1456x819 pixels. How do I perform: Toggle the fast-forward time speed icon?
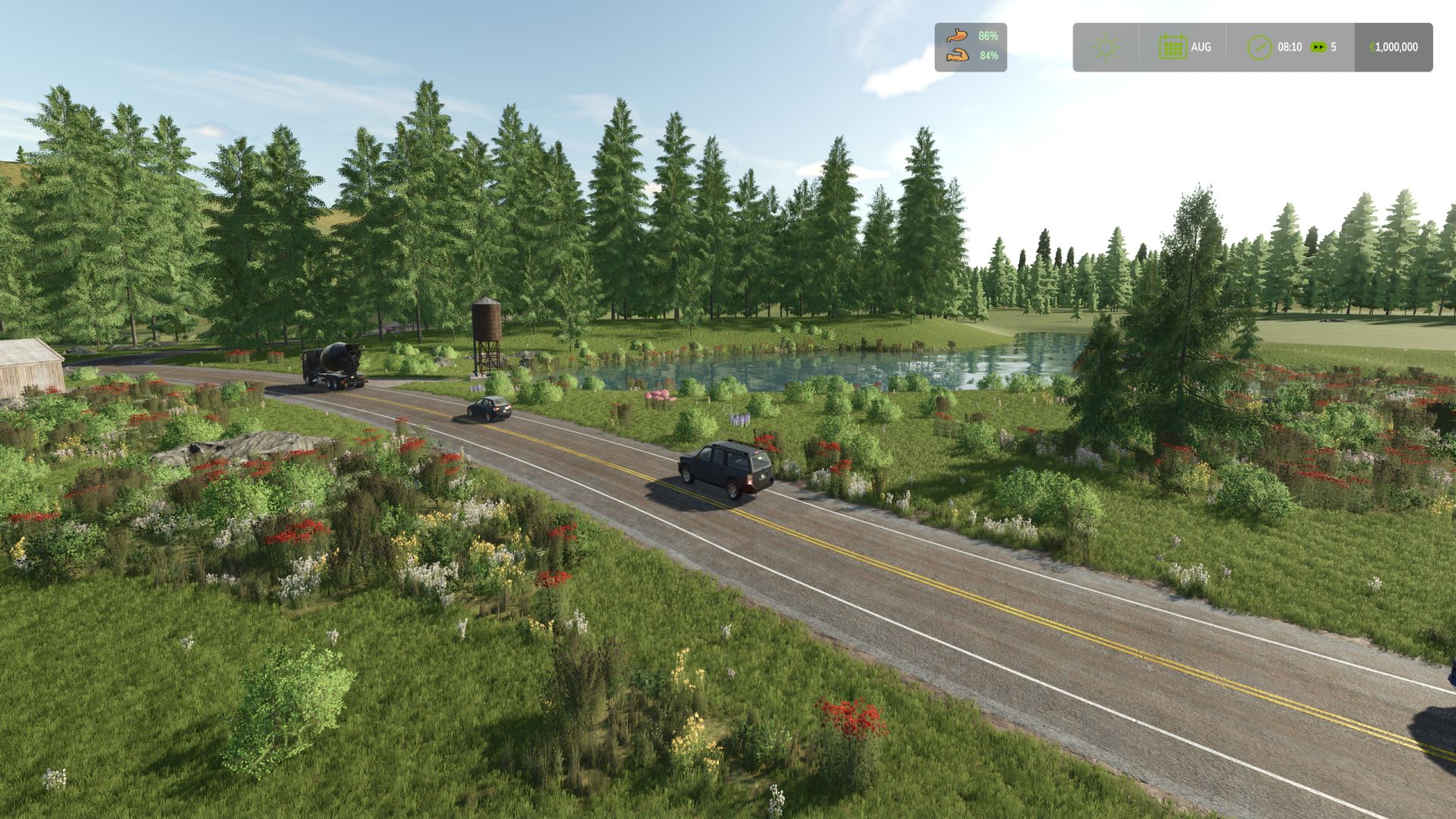click(x=1319, y=47)
